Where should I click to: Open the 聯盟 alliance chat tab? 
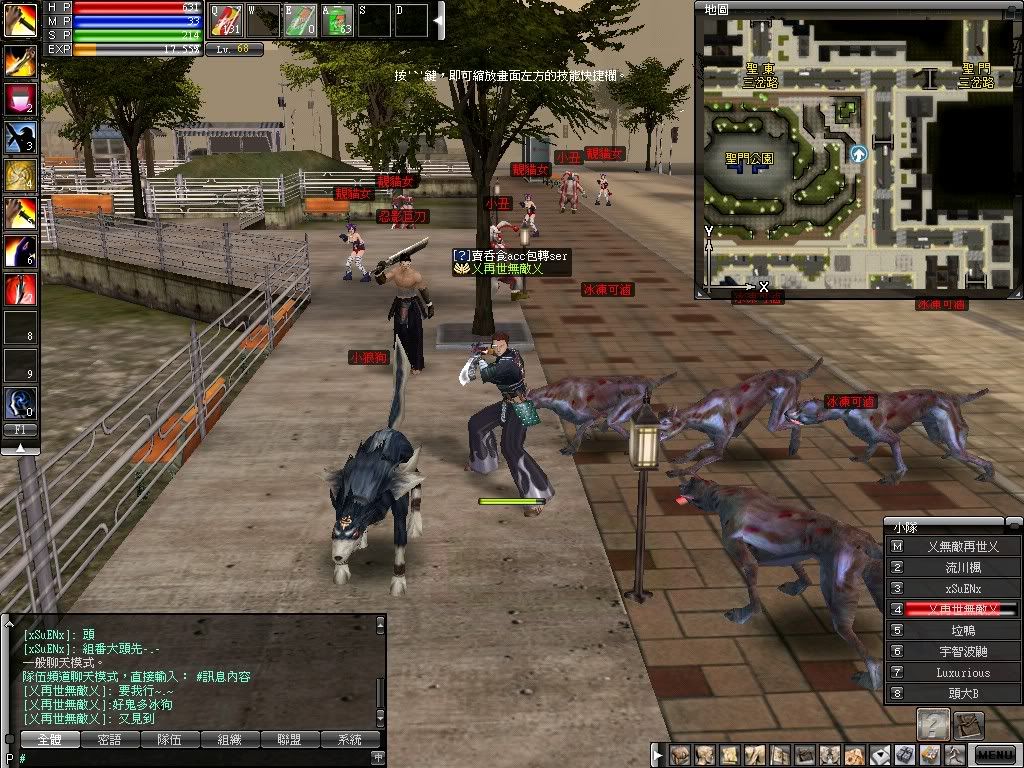click(x=290, y=740)
